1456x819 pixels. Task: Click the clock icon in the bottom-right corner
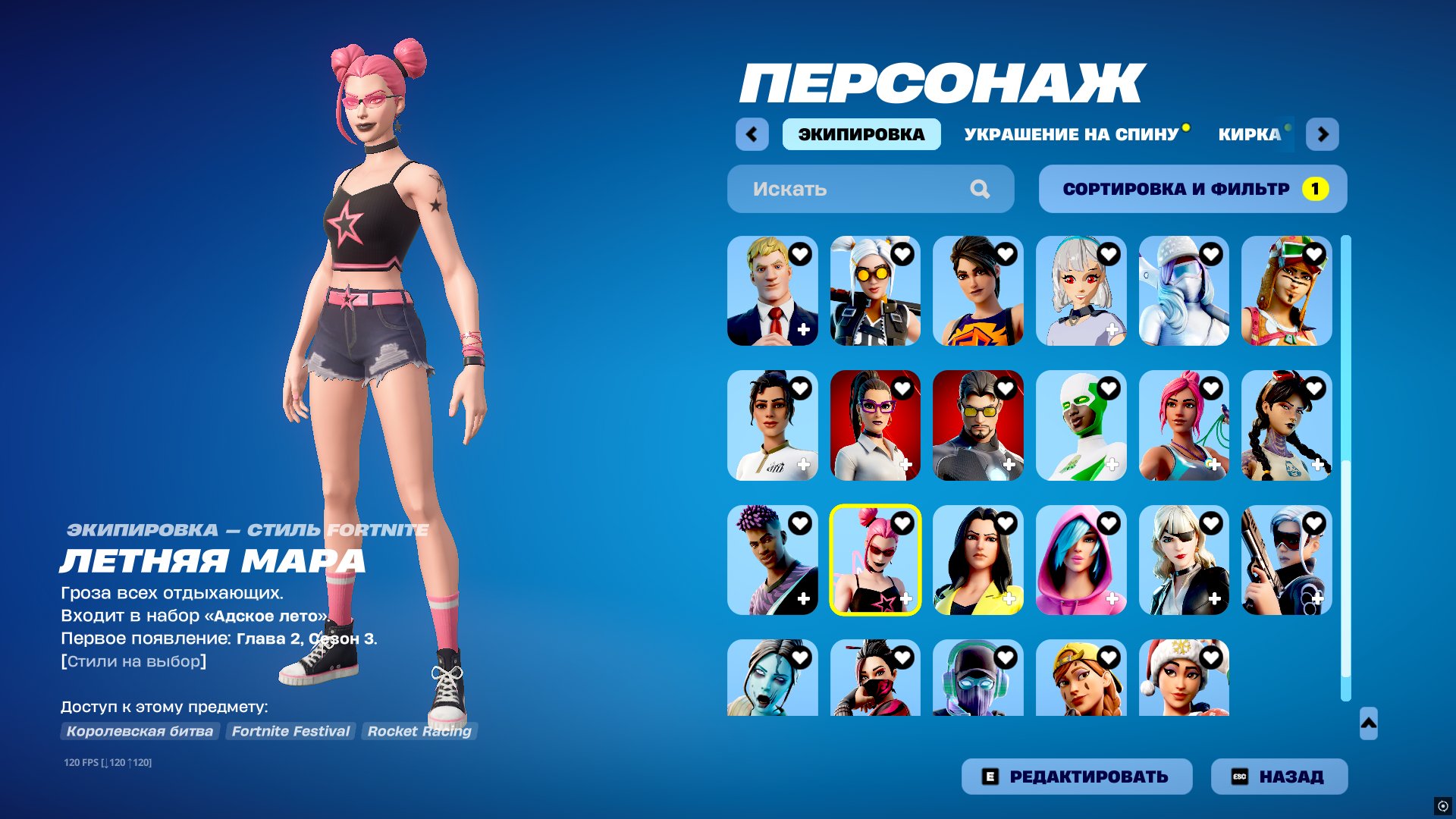tap(1442, 806)
